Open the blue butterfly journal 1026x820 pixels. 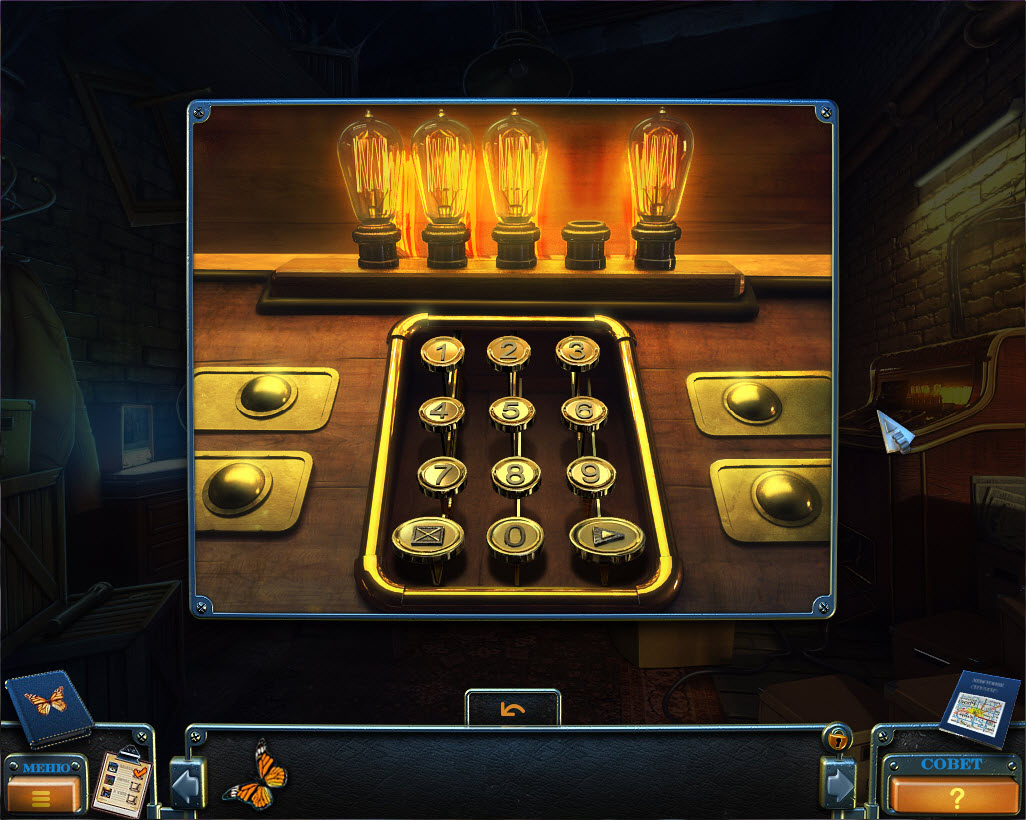pyautogui.click(x=48, y=707)
